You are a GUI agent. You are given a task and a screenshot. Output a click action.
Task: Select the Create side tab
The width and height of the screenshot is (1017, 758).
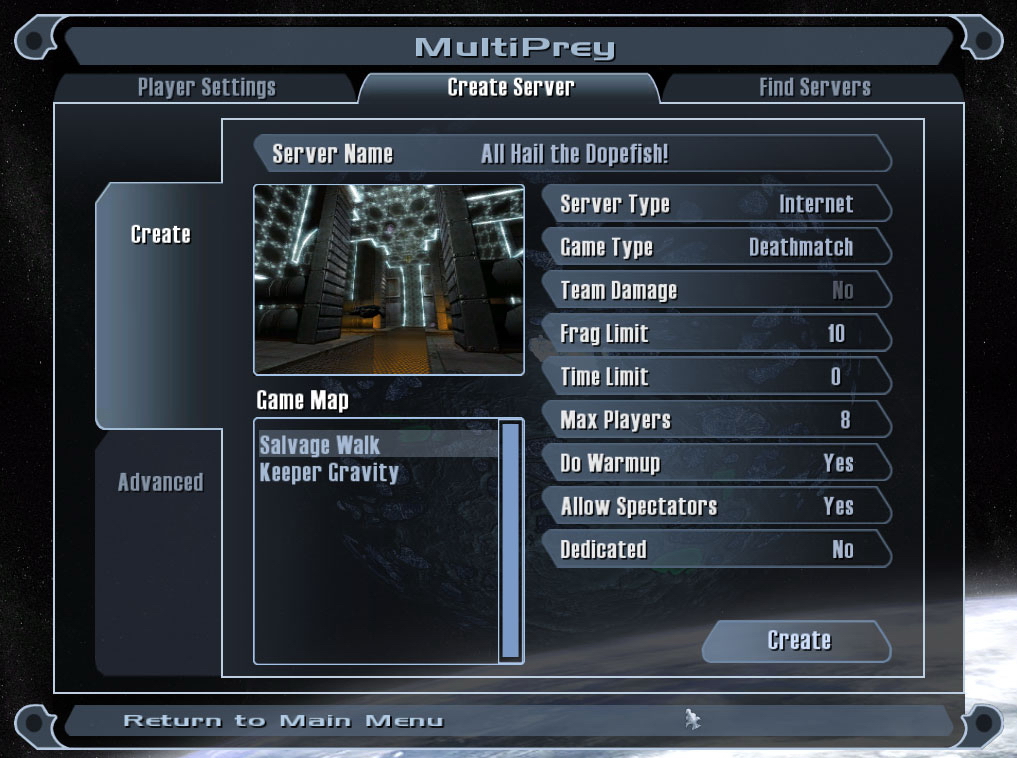point(160,235)
